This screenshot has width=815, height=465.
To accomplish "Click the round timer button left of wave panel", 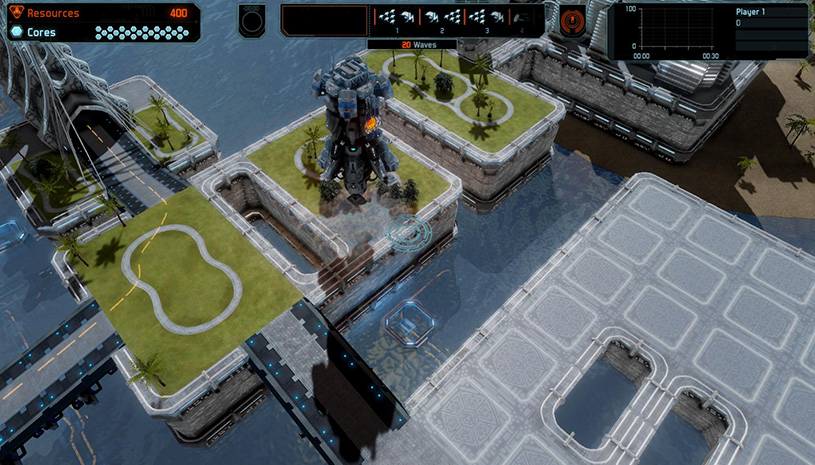I will 252,20.
